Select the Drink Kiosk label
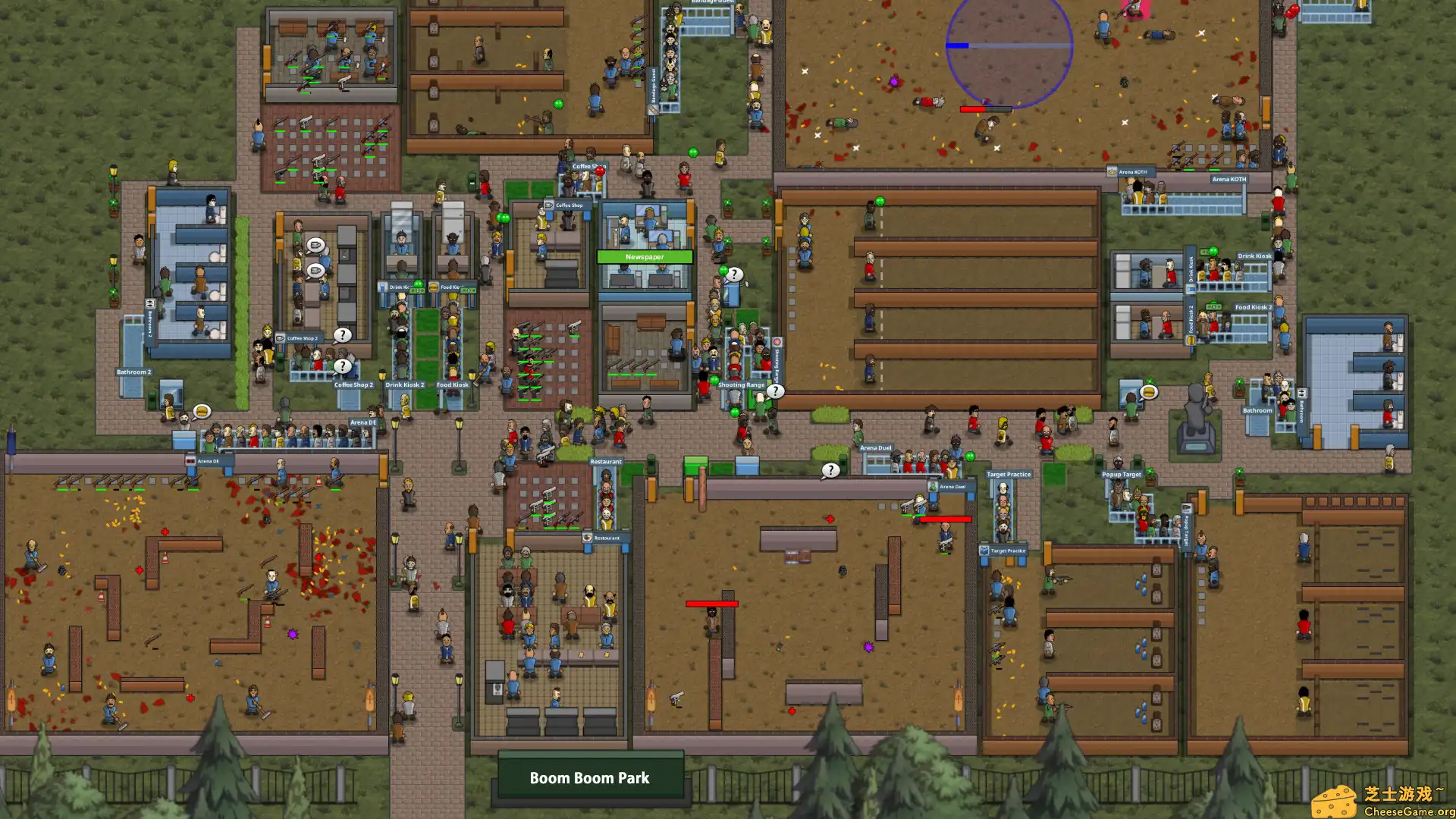Viewport: 1456px width, 819px height. click(x=1254, y=256)
